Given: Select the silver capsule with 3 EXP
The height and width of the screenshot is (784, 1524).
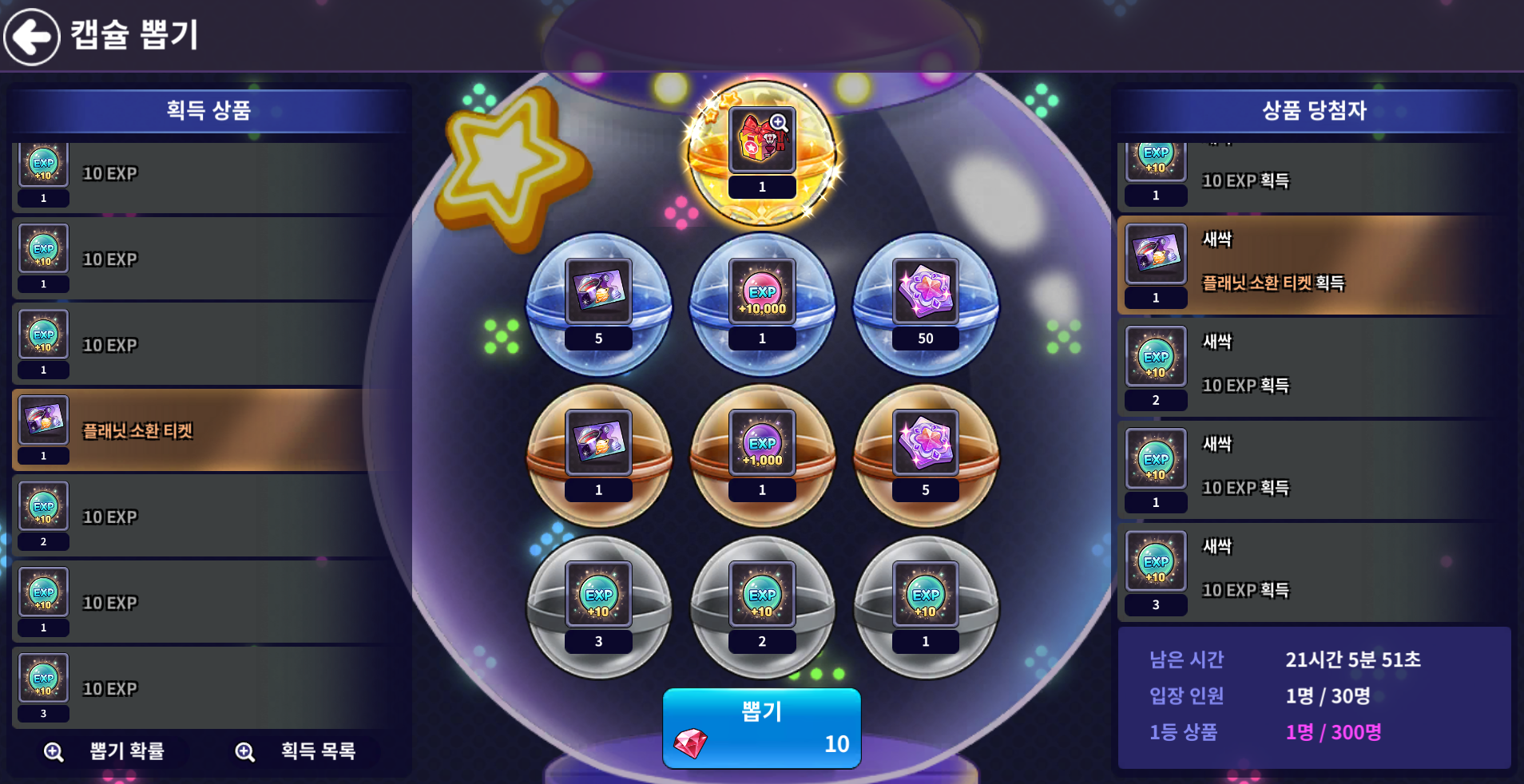Looking at the screenshot, I should point(598,607).
